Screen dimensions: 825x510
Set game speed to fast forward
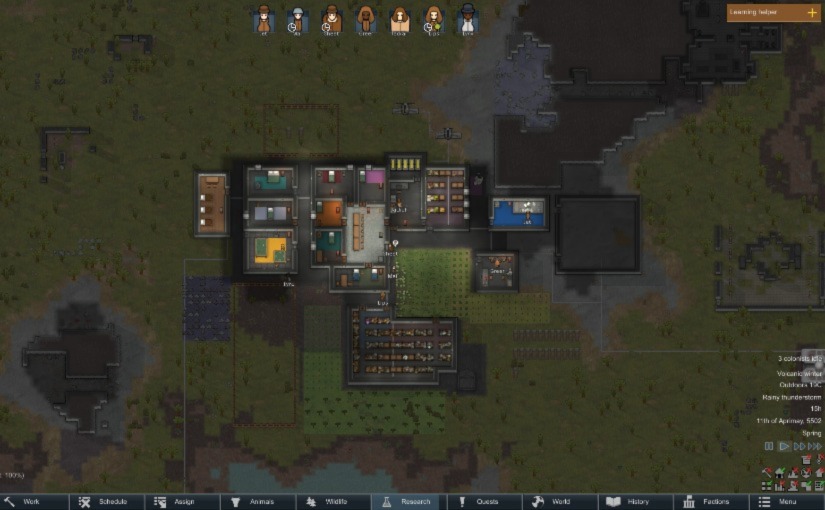pyautogui.click(x=799, y=446)
